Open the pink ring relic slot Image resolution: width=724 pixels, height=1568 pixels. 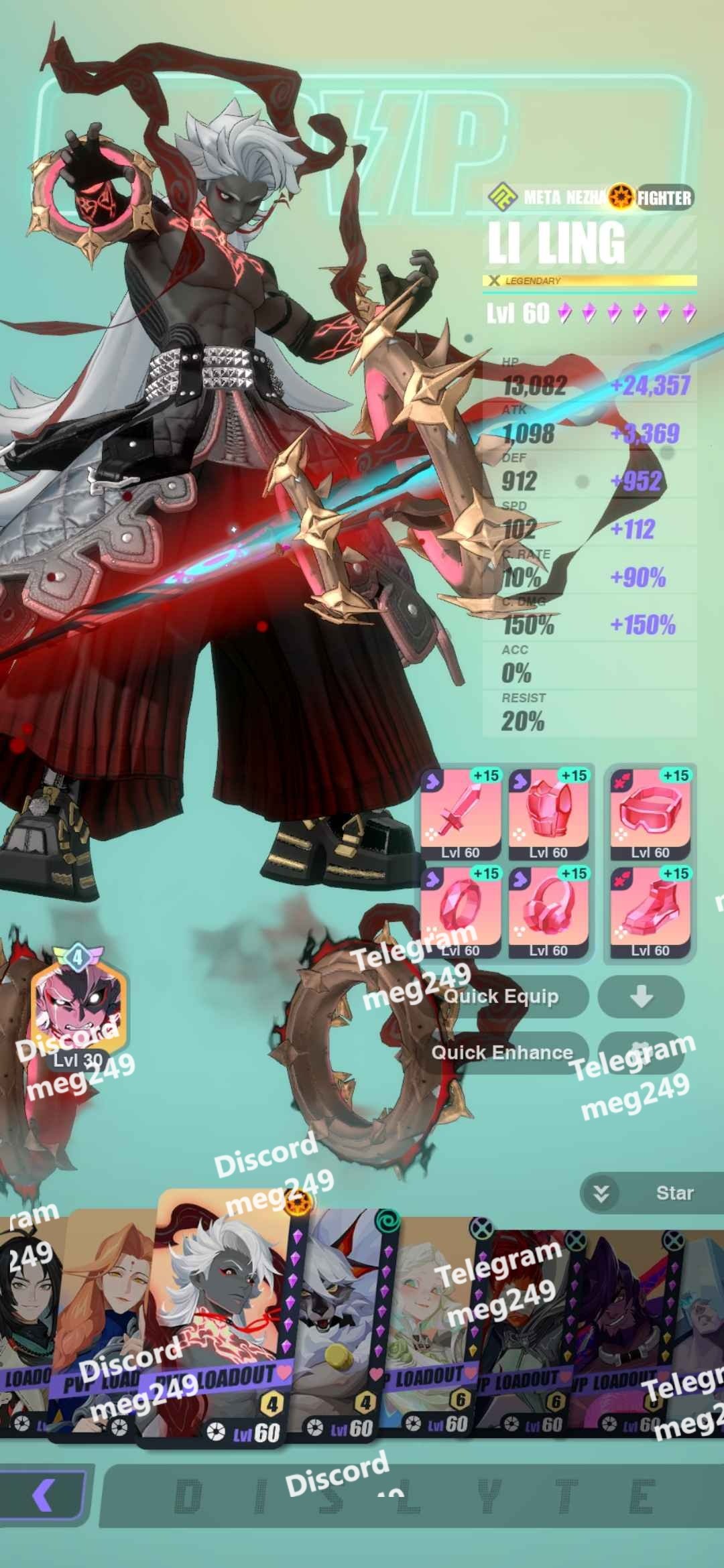tap(461, 912)
